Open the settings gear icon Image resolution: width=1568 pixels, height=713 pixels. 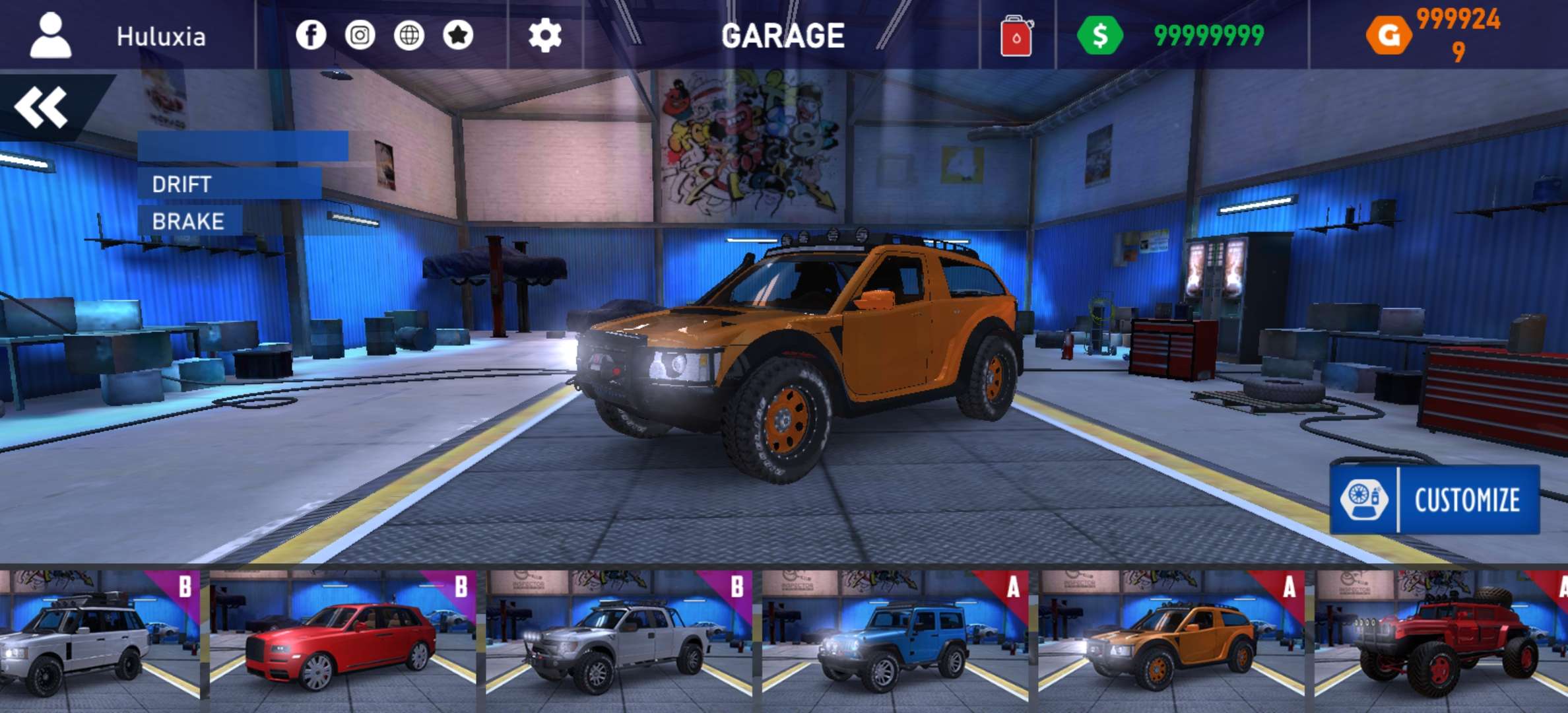pyautogui.click(x=543, y=36)
